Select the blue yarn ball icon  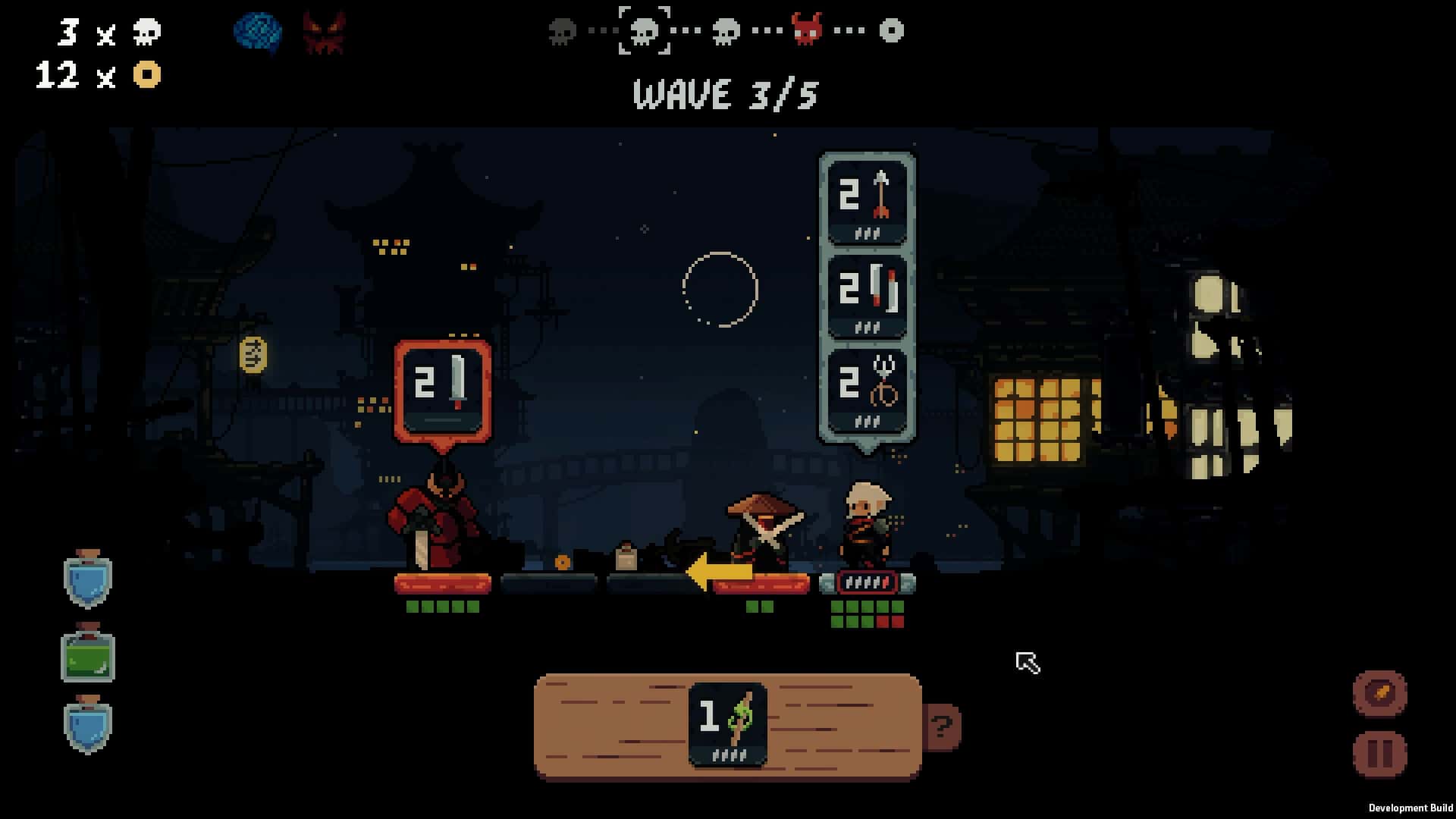(x=258, y=32)
